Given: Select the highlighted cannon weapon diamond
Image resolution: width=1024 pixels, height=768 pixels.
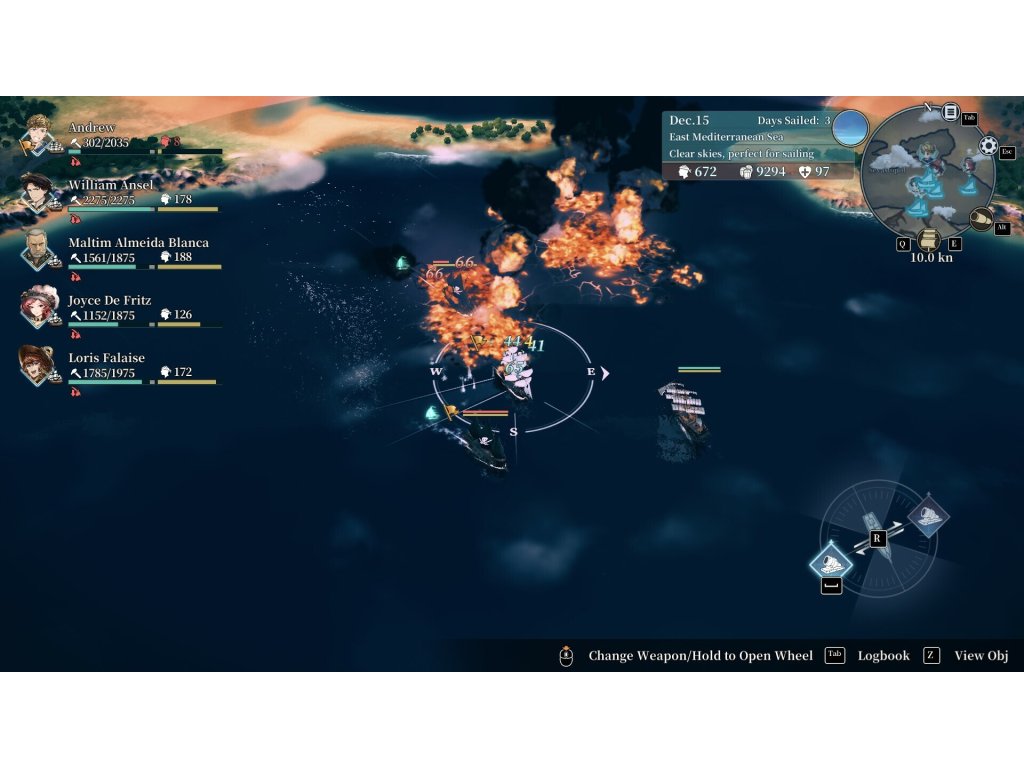Looking at the screenshot, I should click(x=831, y=561).
